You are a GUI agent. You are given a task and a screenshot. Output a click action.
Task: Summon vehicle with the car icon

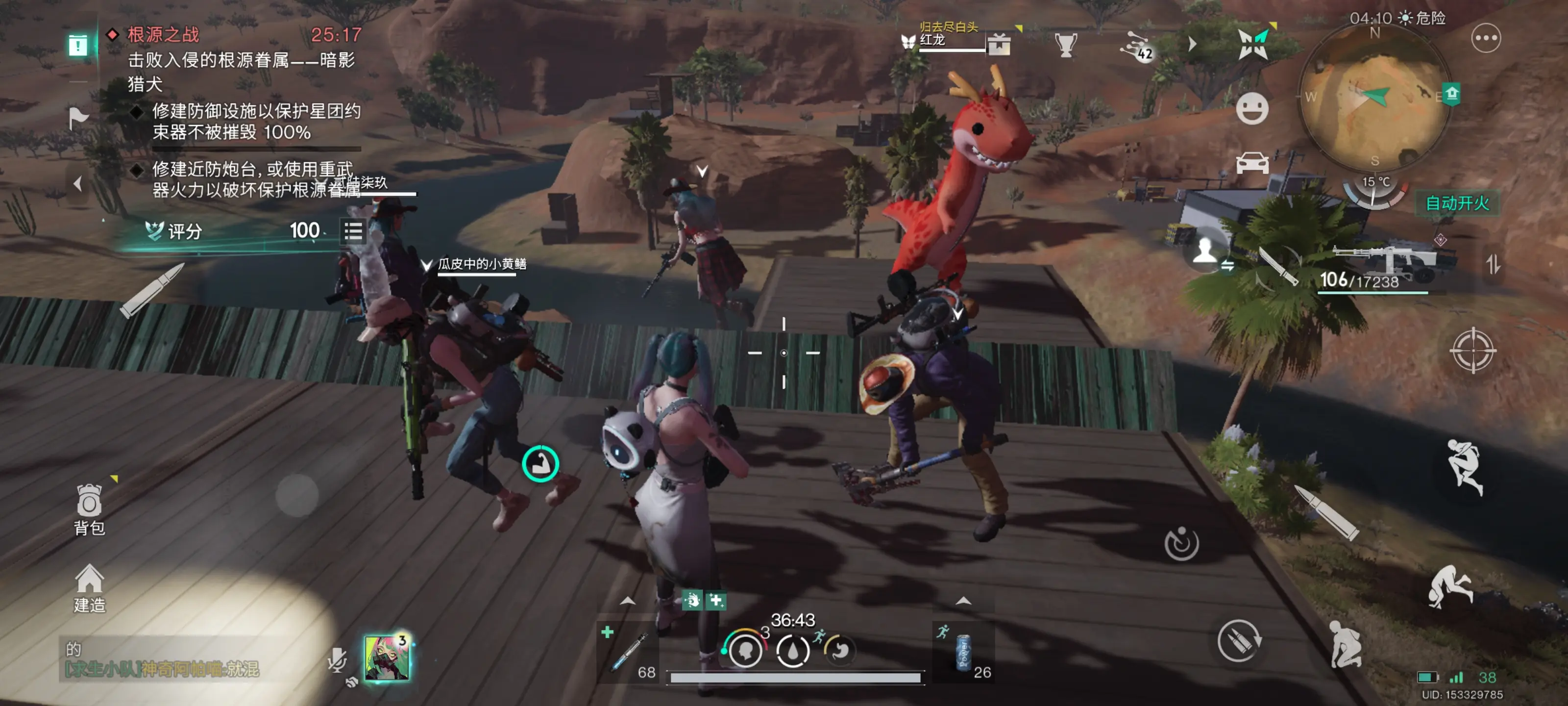[x=1251, y=163]
